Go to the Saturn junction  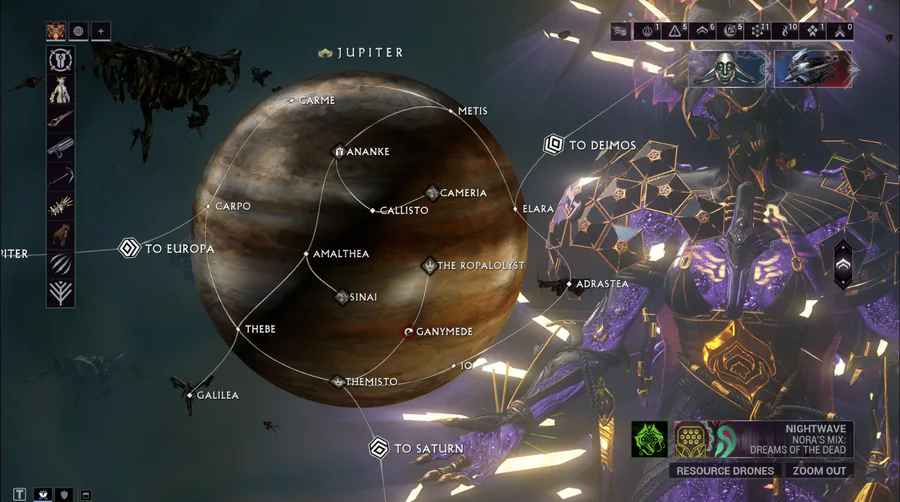click(378, 448)
